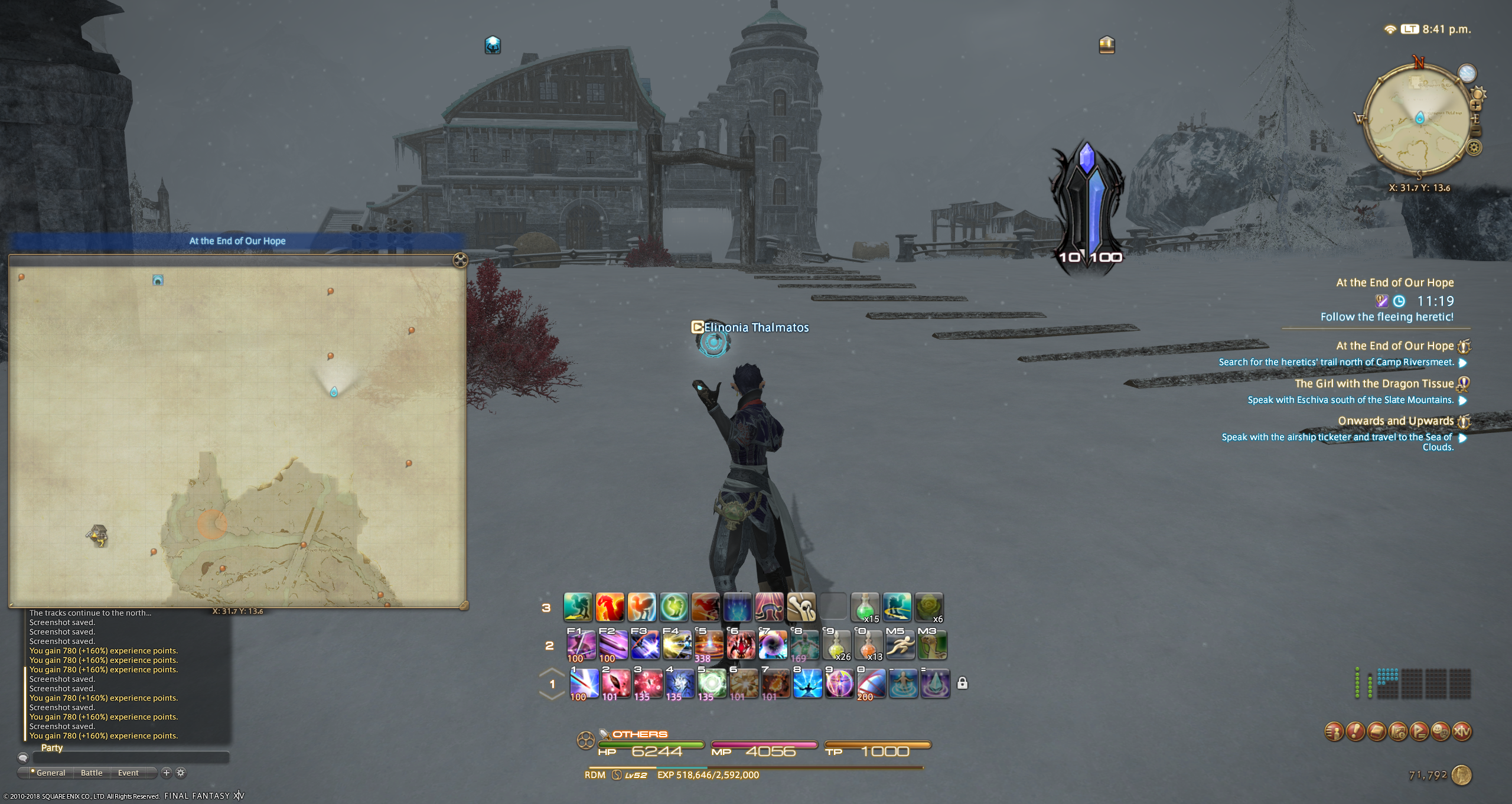
Task: Use the green potion with x15 count
Action: tap(865, 608)
